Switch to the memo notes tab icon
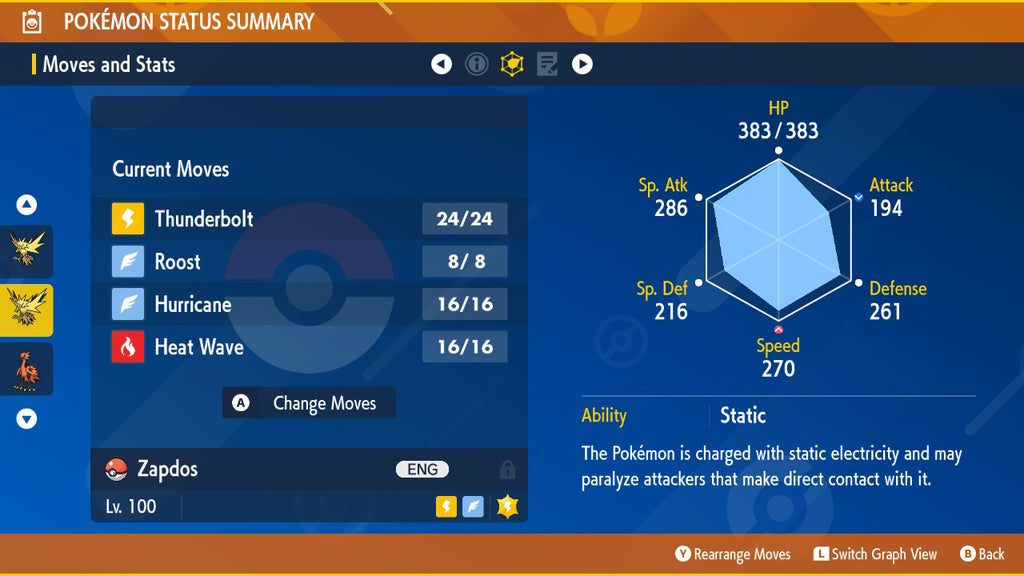The height and width of the screenshot is (576, 1024). [547, 65]
